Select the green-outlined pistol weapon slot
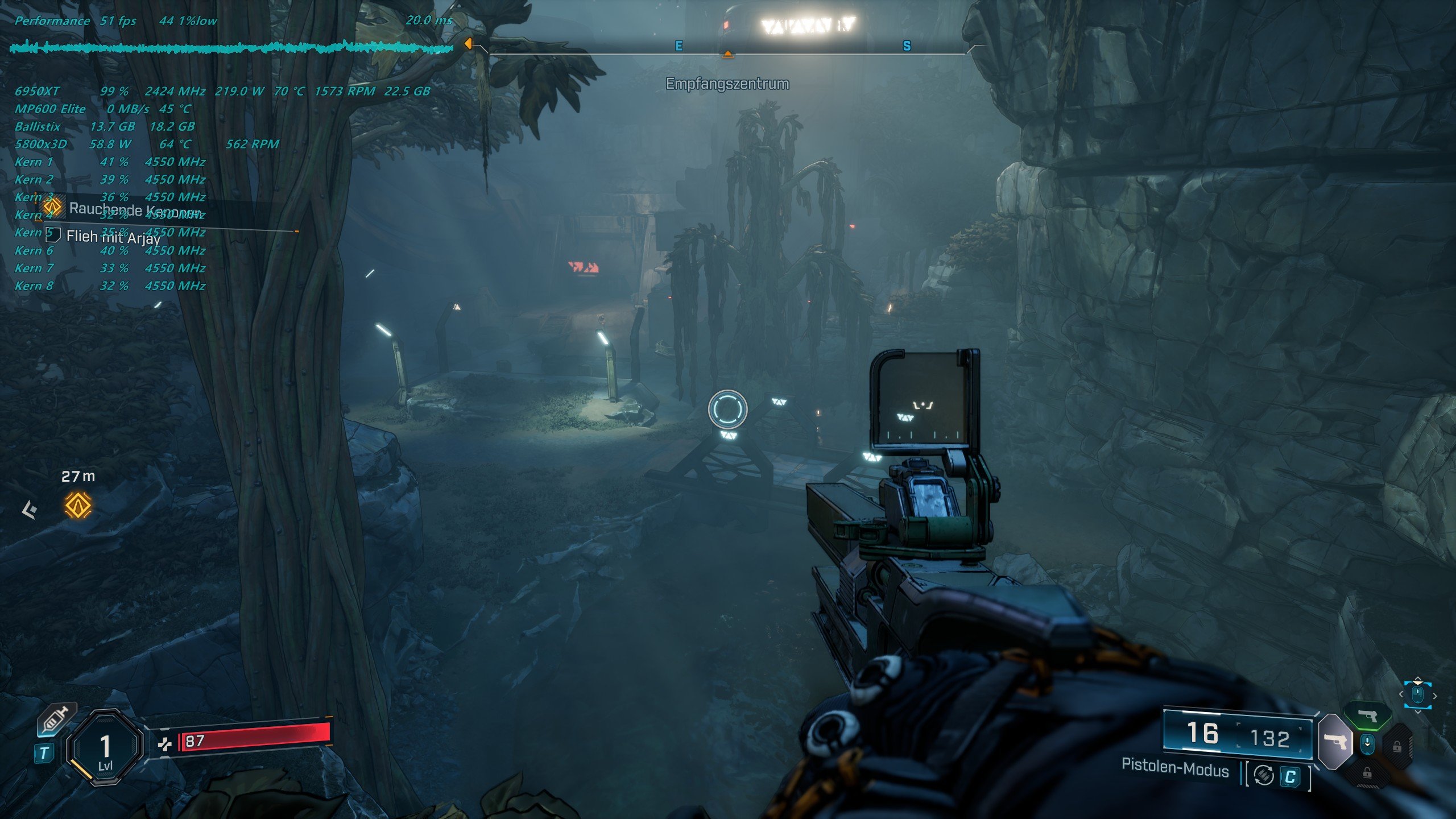 click(x=1367, y=715)
